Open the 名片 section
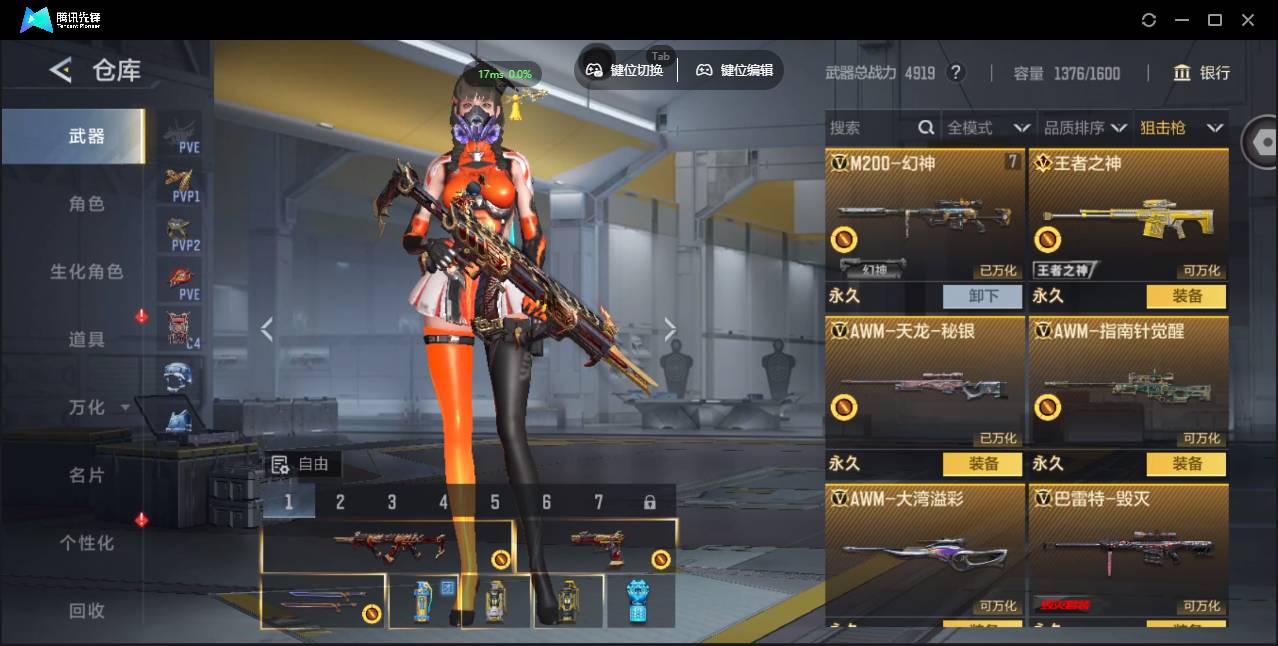 coord(86,475)
